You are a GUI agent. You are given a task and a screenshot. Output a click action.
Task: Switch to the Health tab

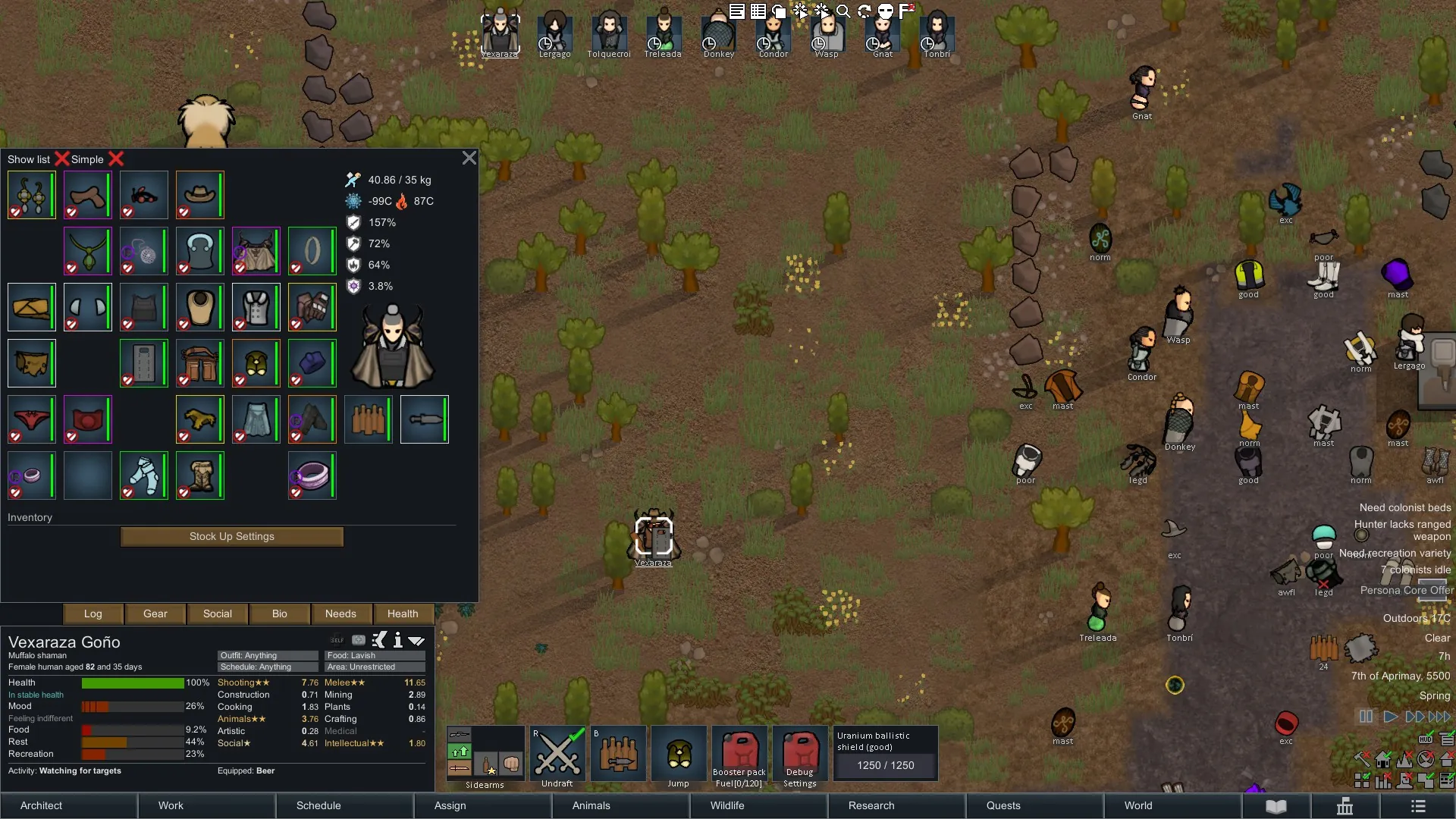click(403, 613)
